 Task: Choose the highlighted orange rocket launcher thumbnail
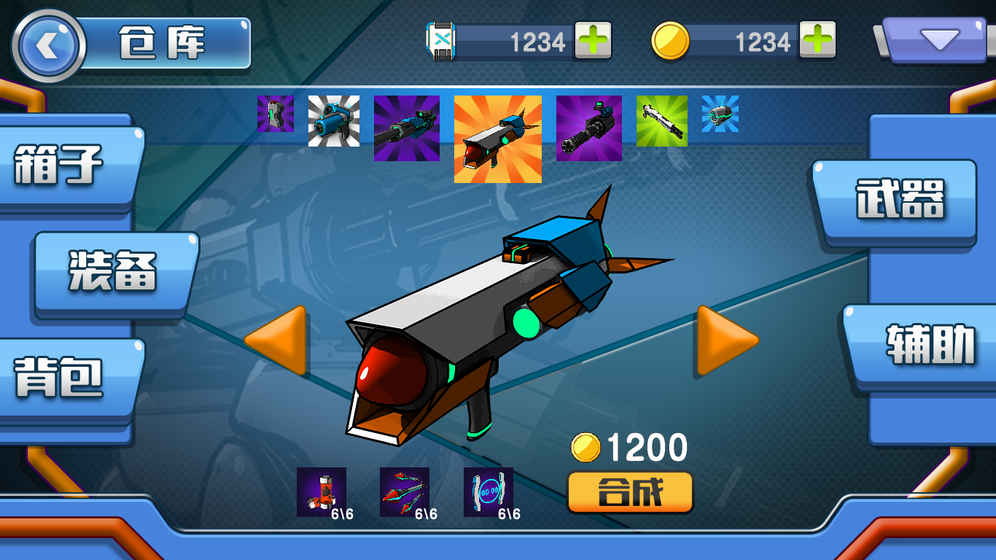[x=497, y=139]
